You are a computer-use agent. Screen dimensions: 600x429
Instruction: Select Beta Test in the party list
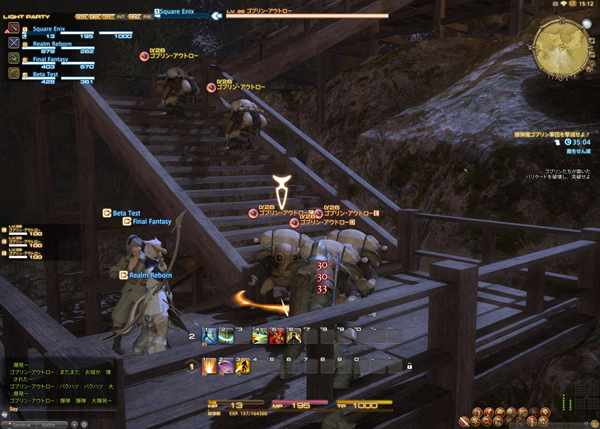(44, 74)
